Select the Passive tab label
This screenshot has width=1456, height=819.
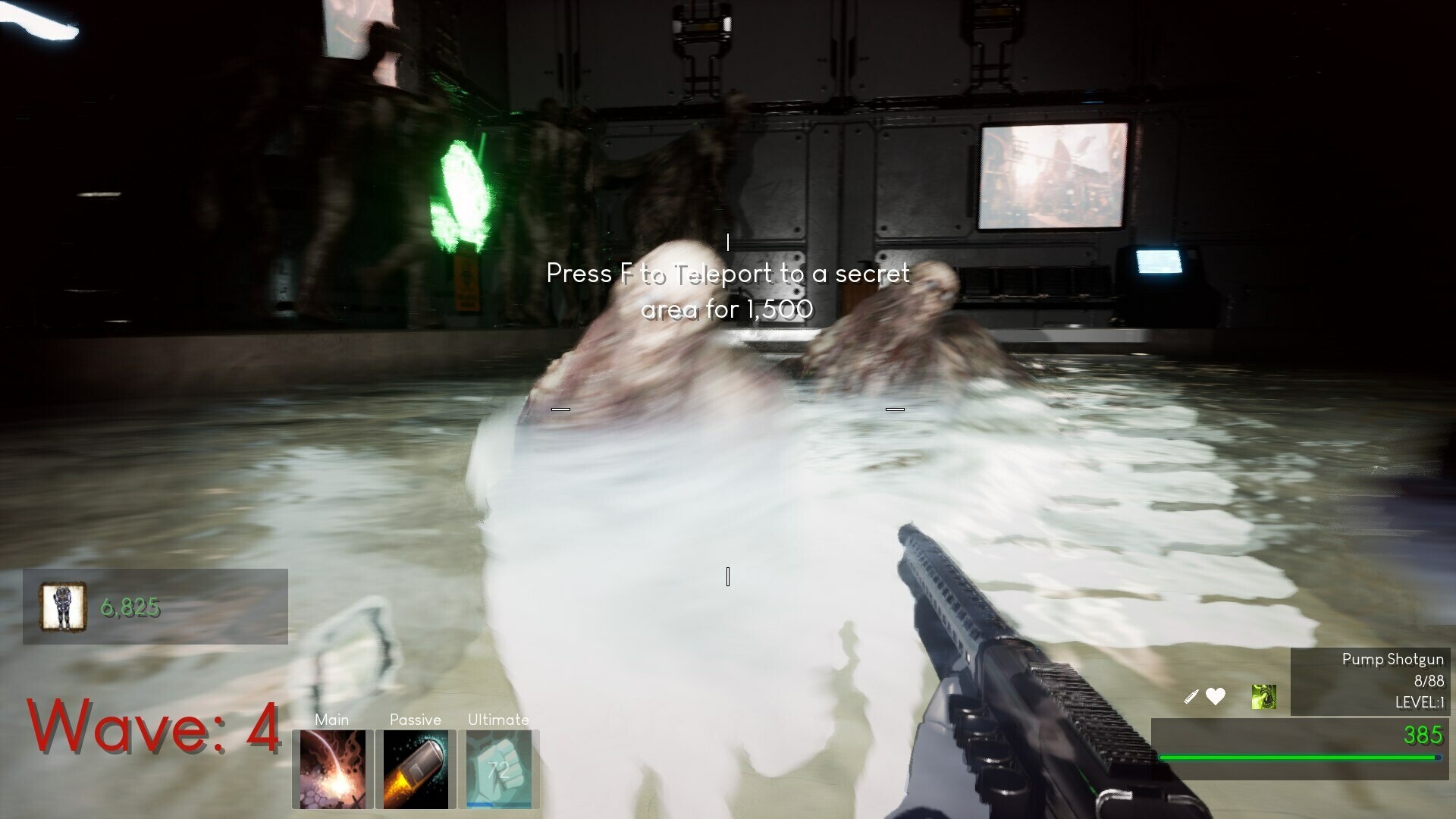tap(415, 720)
